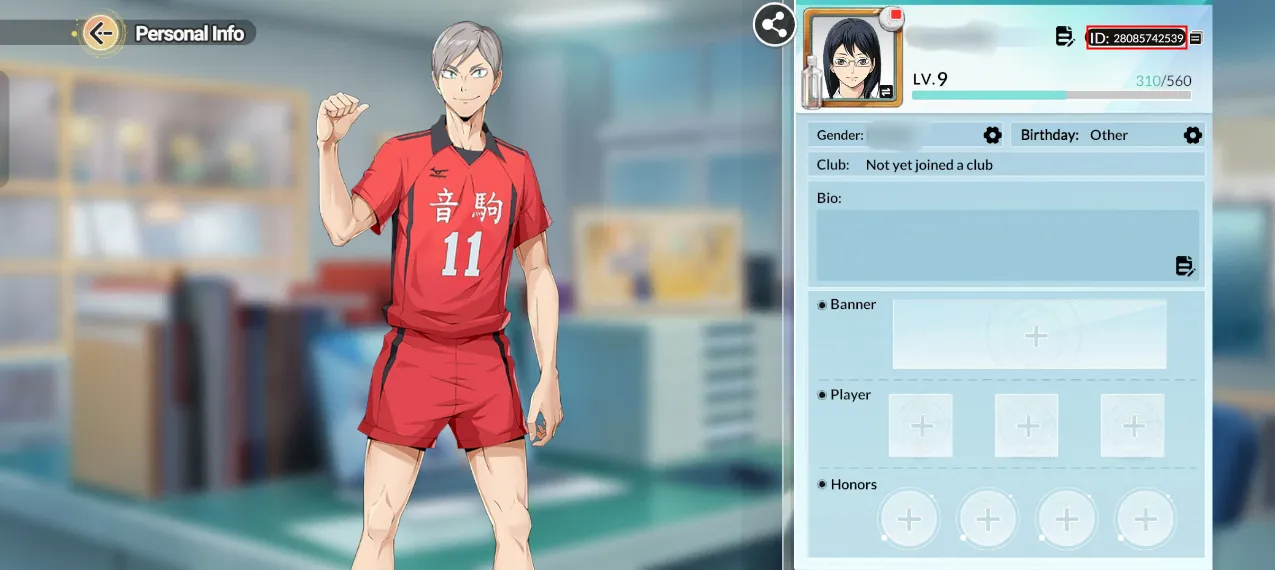Add a Banner to the profile
The image size is (1275, 570).
[x=1035, y=335]
